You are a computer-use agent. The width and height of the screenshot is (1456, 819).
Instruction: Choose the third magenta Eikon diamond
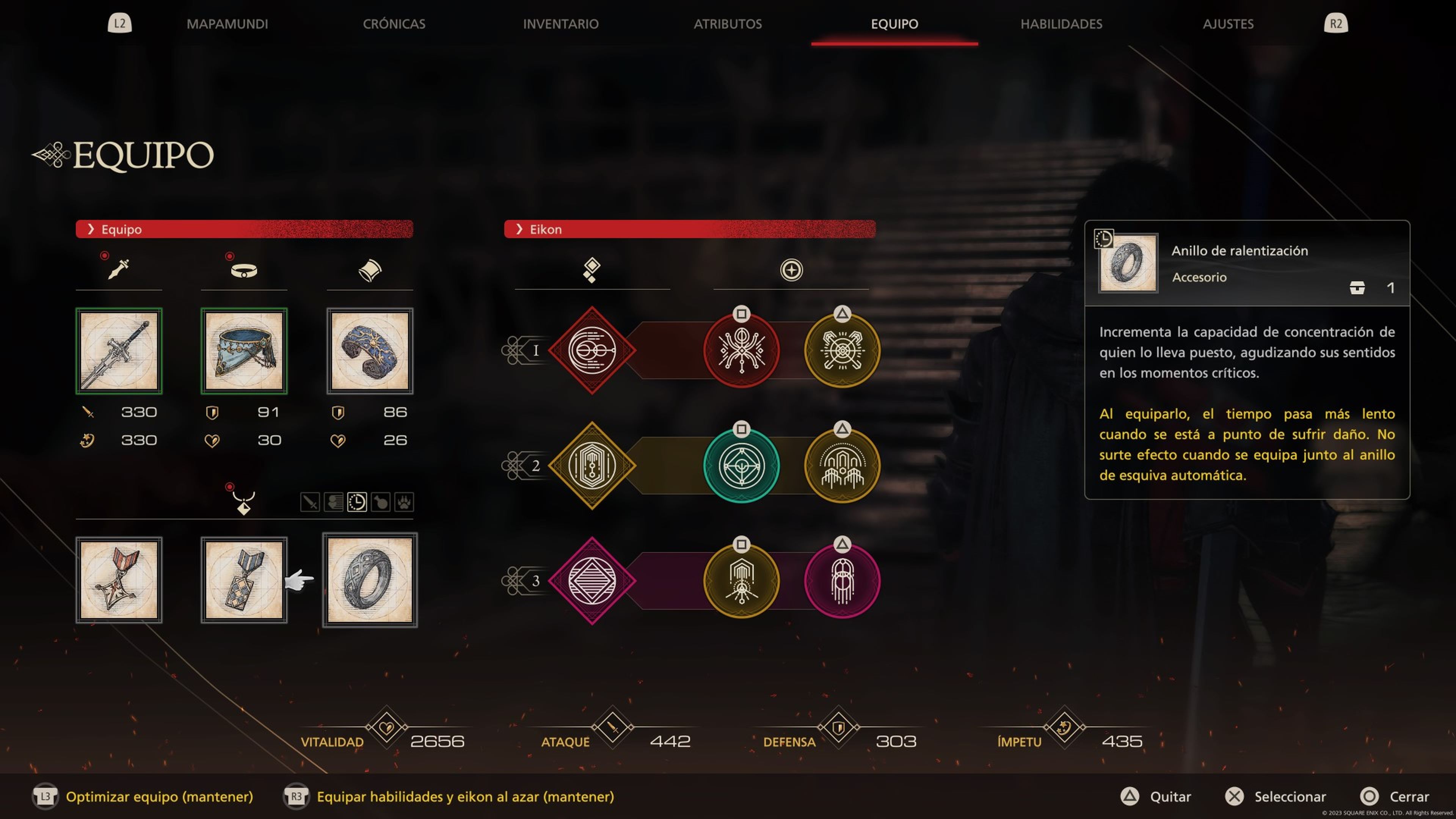point(592,581)
